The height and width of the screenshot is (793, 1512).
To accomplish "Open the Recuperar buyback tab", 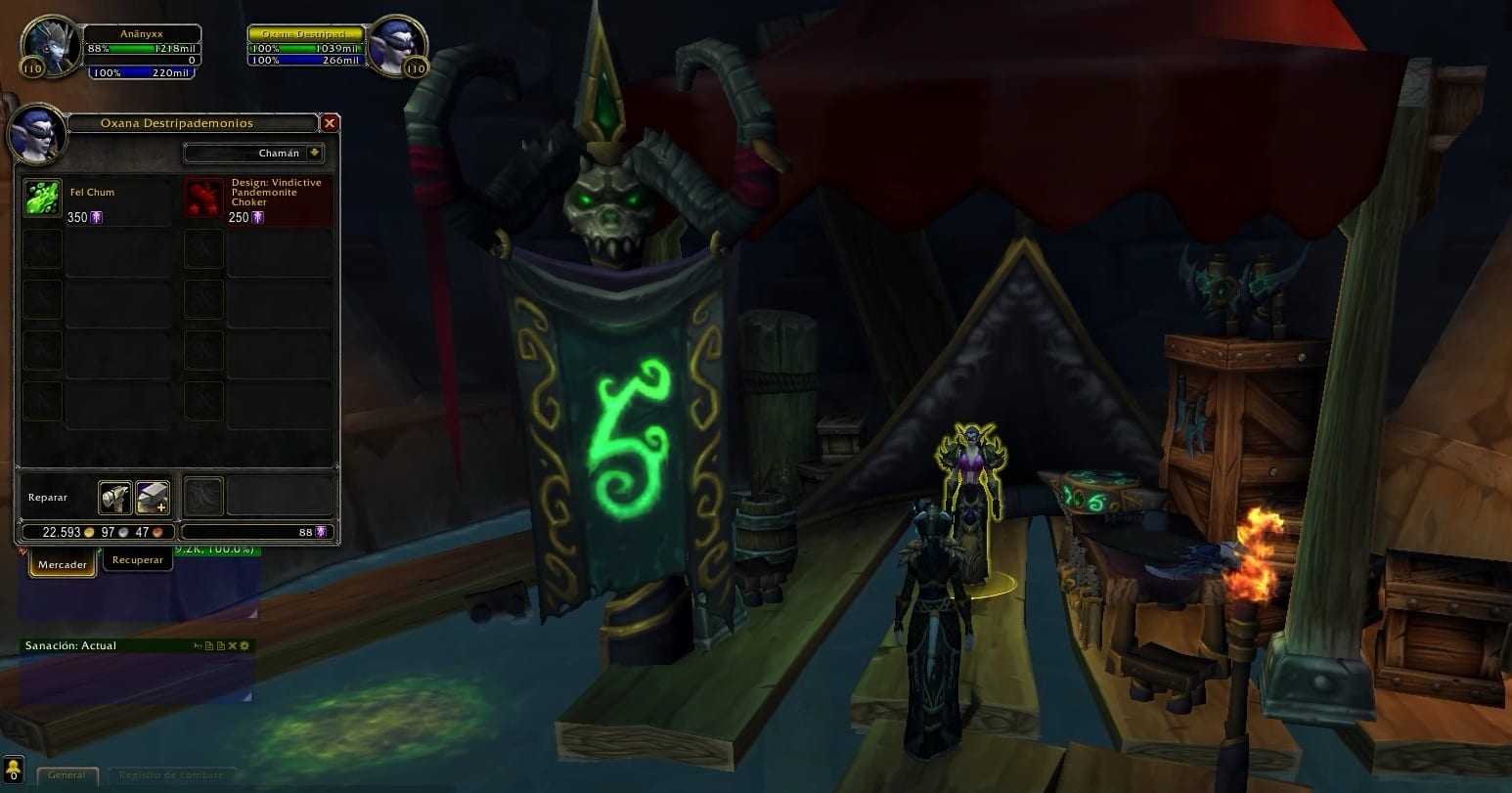I will [x=137, y=560].
